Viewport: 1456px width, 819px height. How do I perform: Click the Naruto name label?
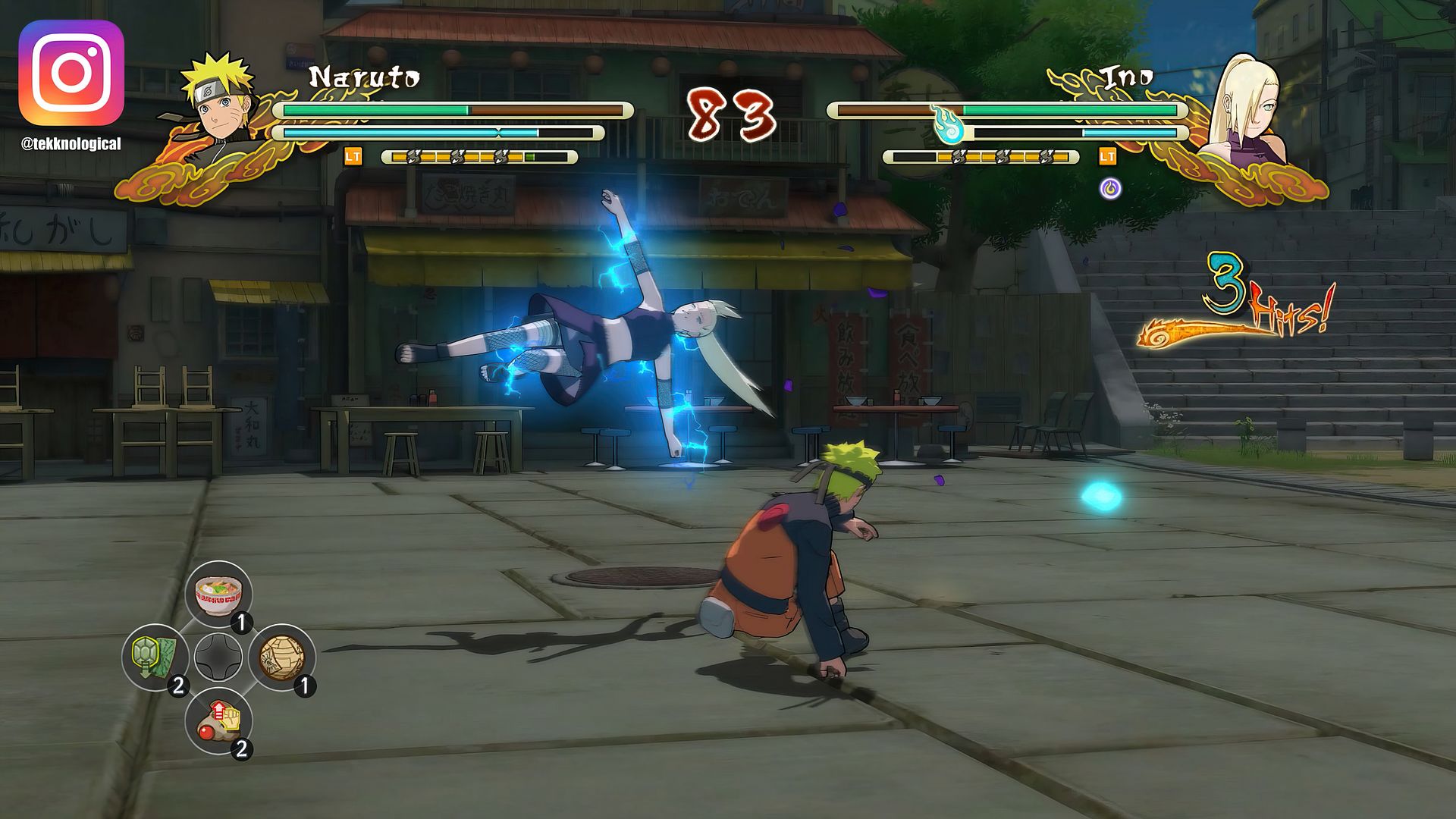(x=364, y=76)
